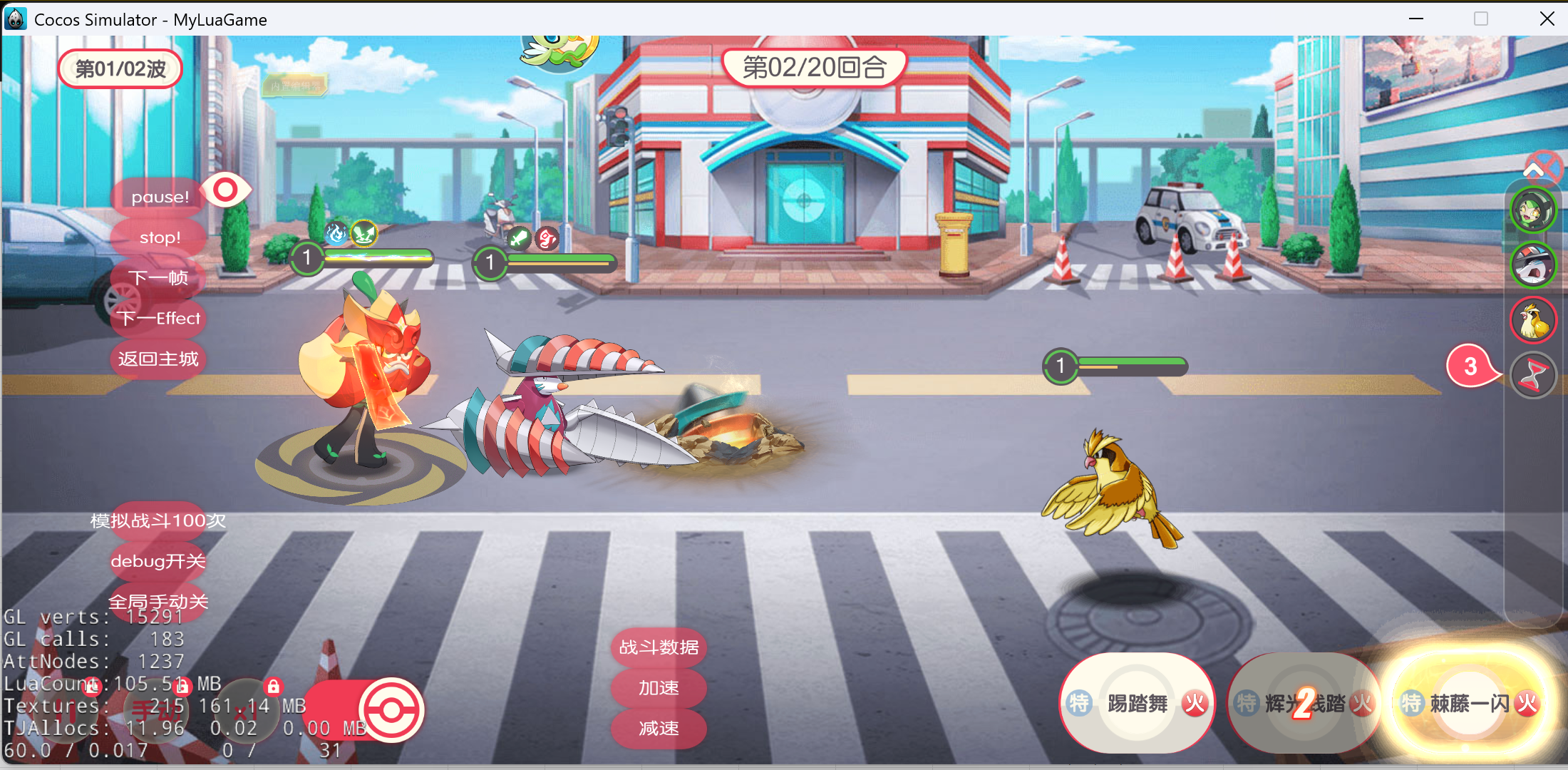Toggle 全局手动关 setting
Image resolution: width=1568 pixels, height=770 pixels.
click(158, 602)
